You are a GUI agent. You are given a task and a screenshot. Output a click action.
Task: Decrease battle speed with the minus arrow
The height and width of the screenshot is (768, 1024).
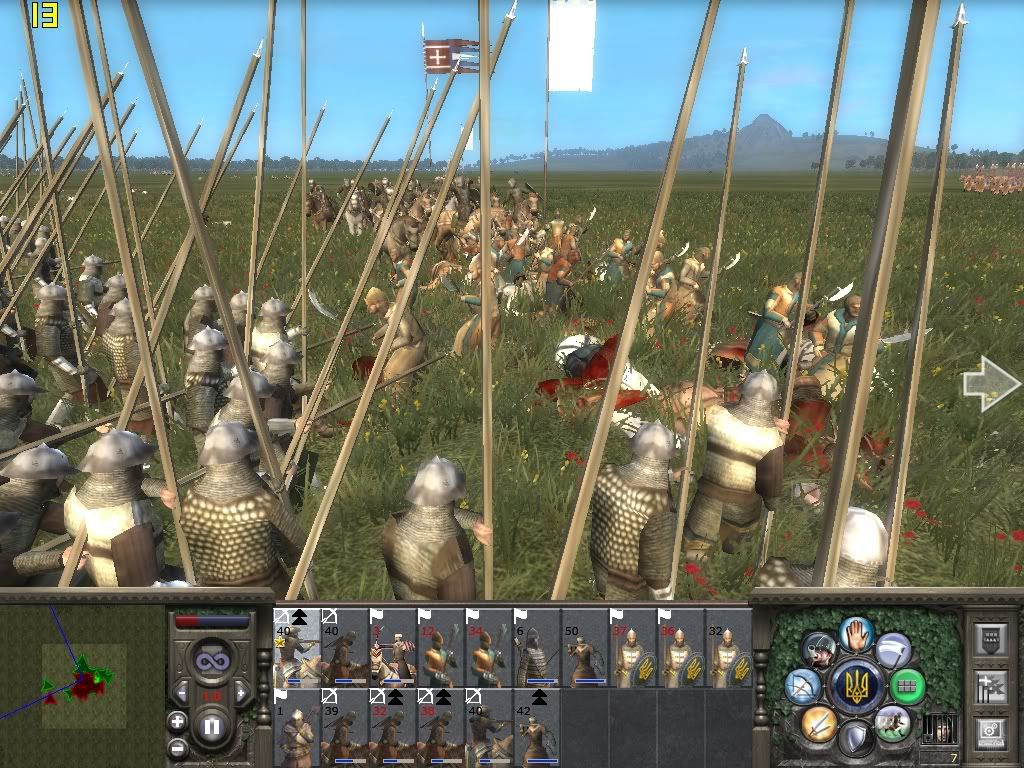[181, 692]
